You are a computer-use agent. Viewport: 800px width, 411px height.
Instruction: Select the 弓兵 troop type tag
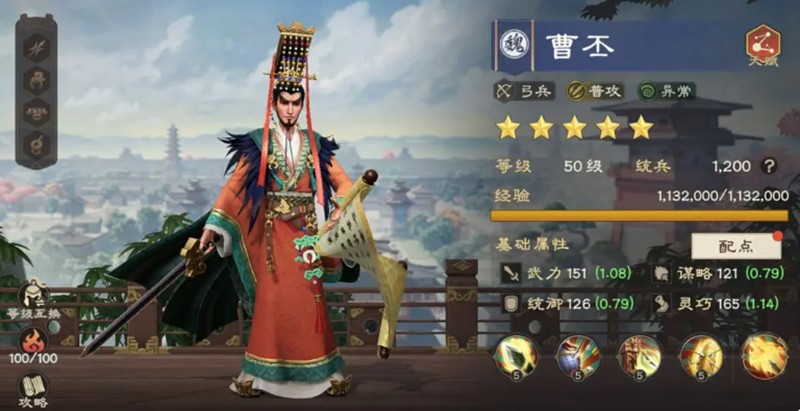[522, 91]
